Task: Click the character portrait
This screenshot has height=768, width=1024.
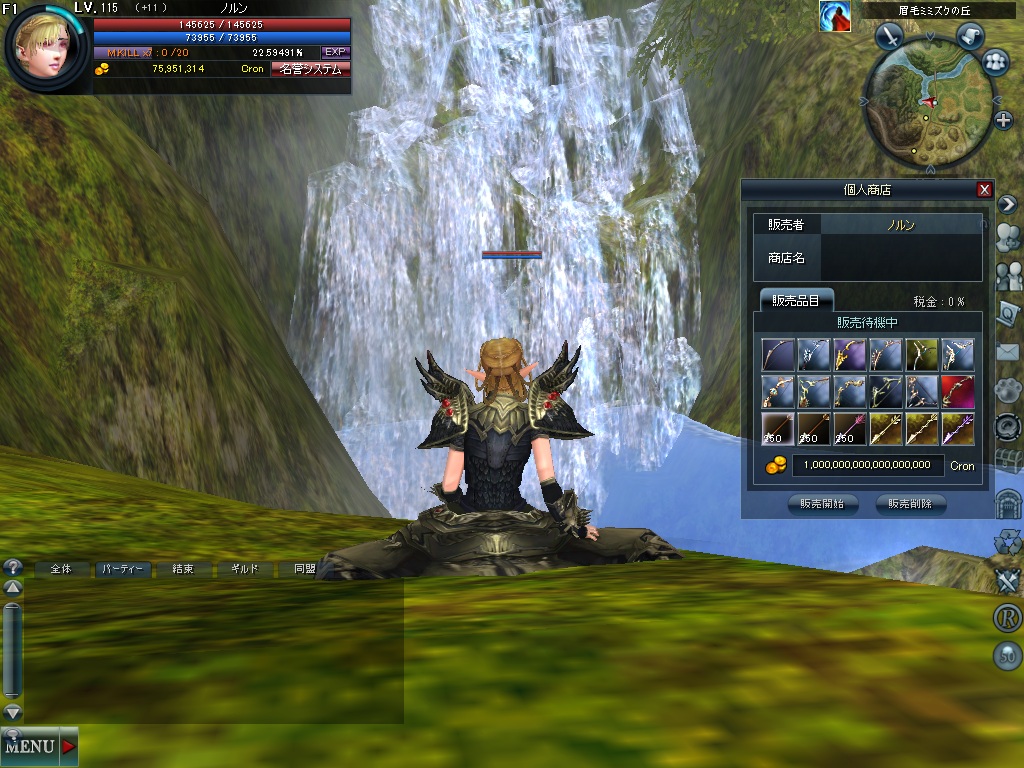Action: tap(44, 45)
